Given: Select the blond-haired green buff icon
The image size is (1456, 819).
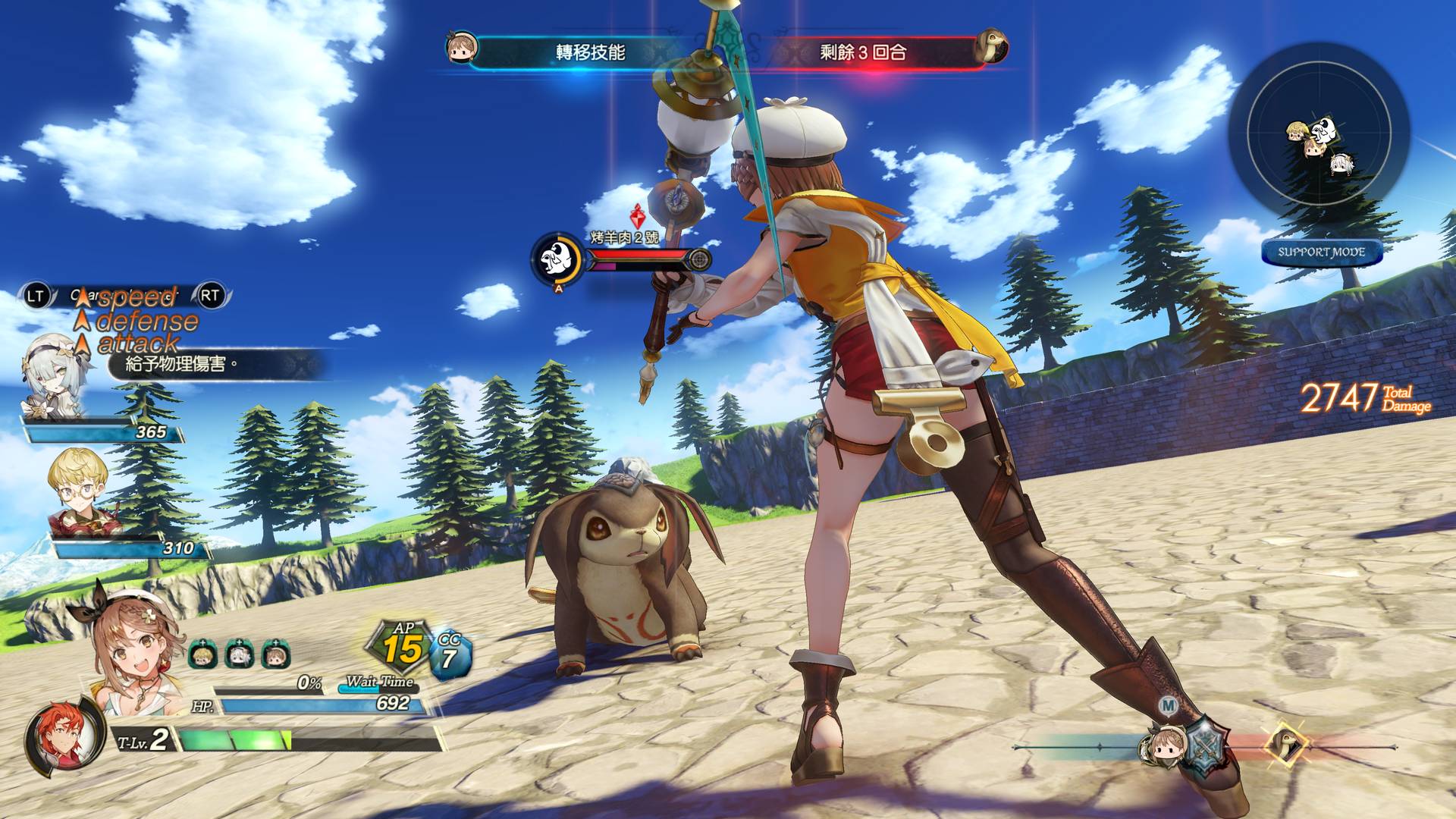Looking at the screenshot, I should [x=202, y=654].
